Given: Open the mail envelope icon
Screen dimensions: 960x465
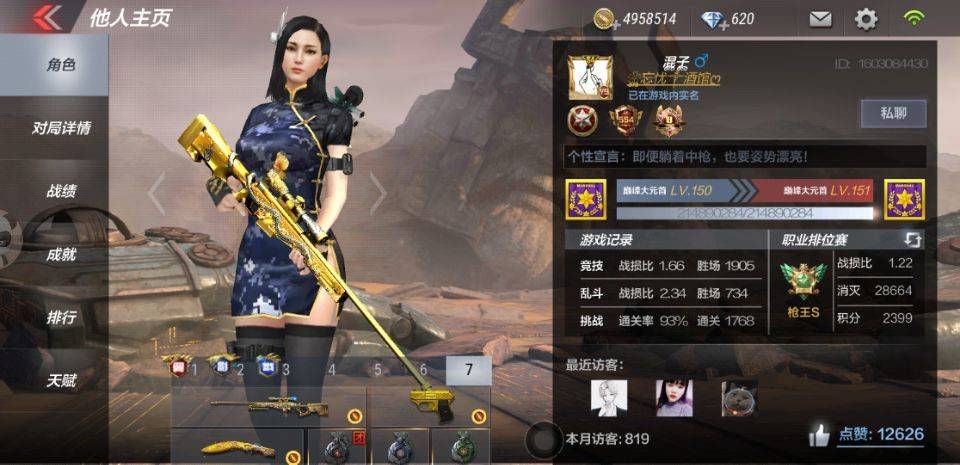Looking at the screenshot, I should 820,19.
